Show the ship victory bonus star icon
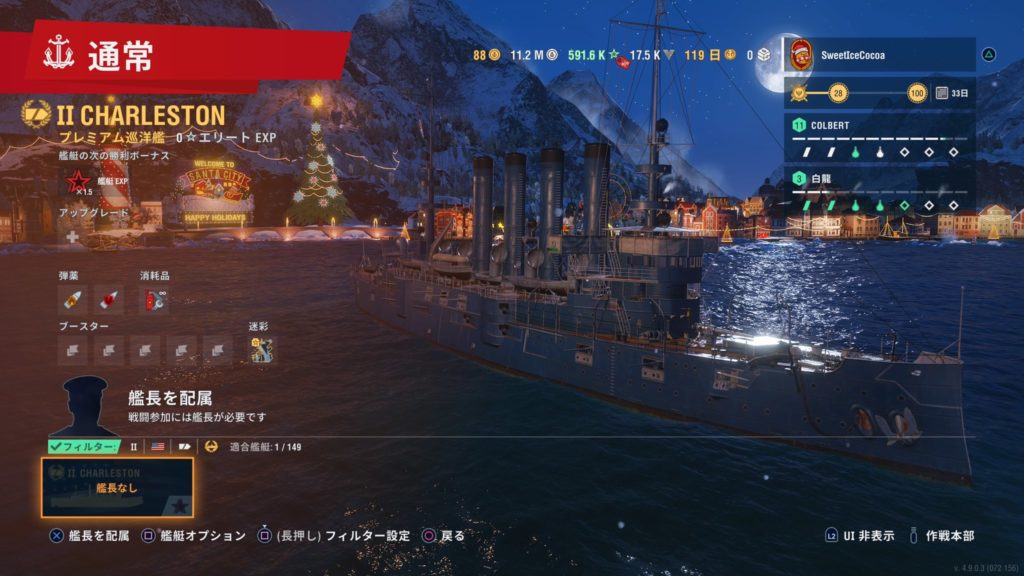This screenshot has width=1024, height=576. pos(77,181)
